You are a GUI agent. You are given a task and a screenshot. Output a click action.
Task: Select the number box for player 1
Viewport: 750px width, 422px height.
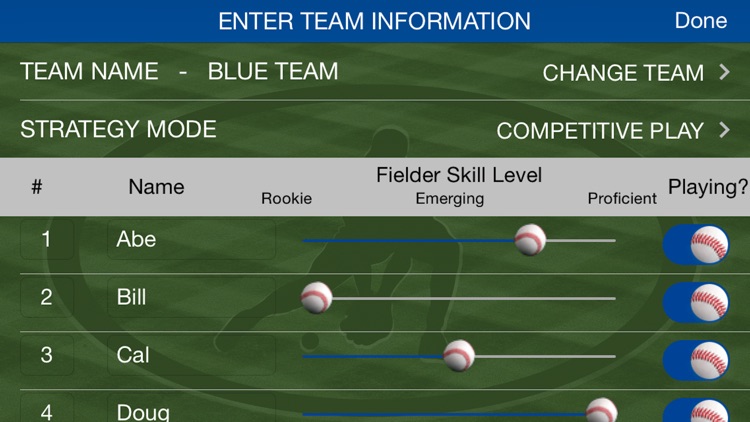tap(46, 240)
